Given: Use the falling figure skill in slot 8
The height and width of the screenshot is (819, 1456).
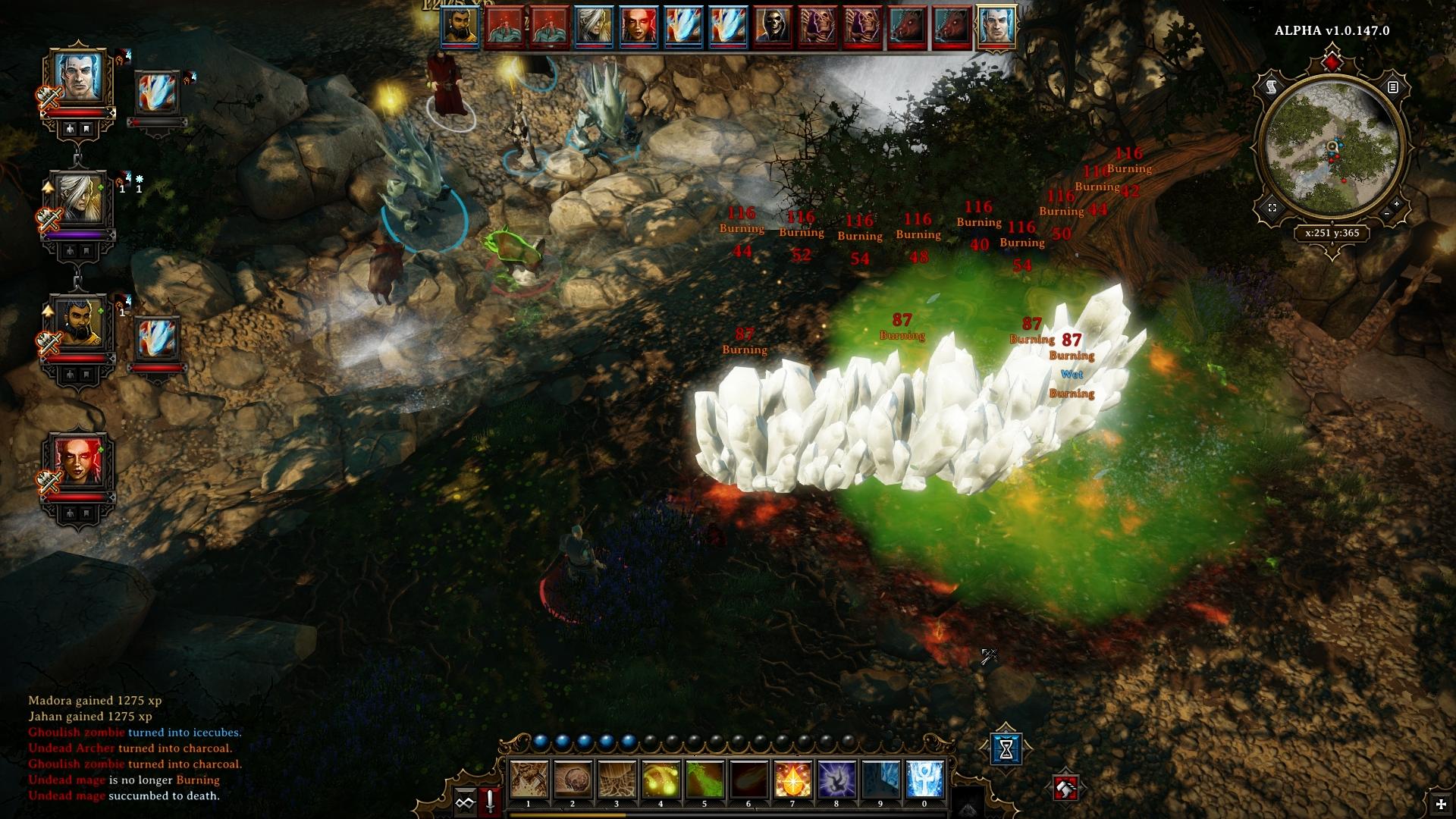Looking at the screenshot, I should tap(836, 780).
